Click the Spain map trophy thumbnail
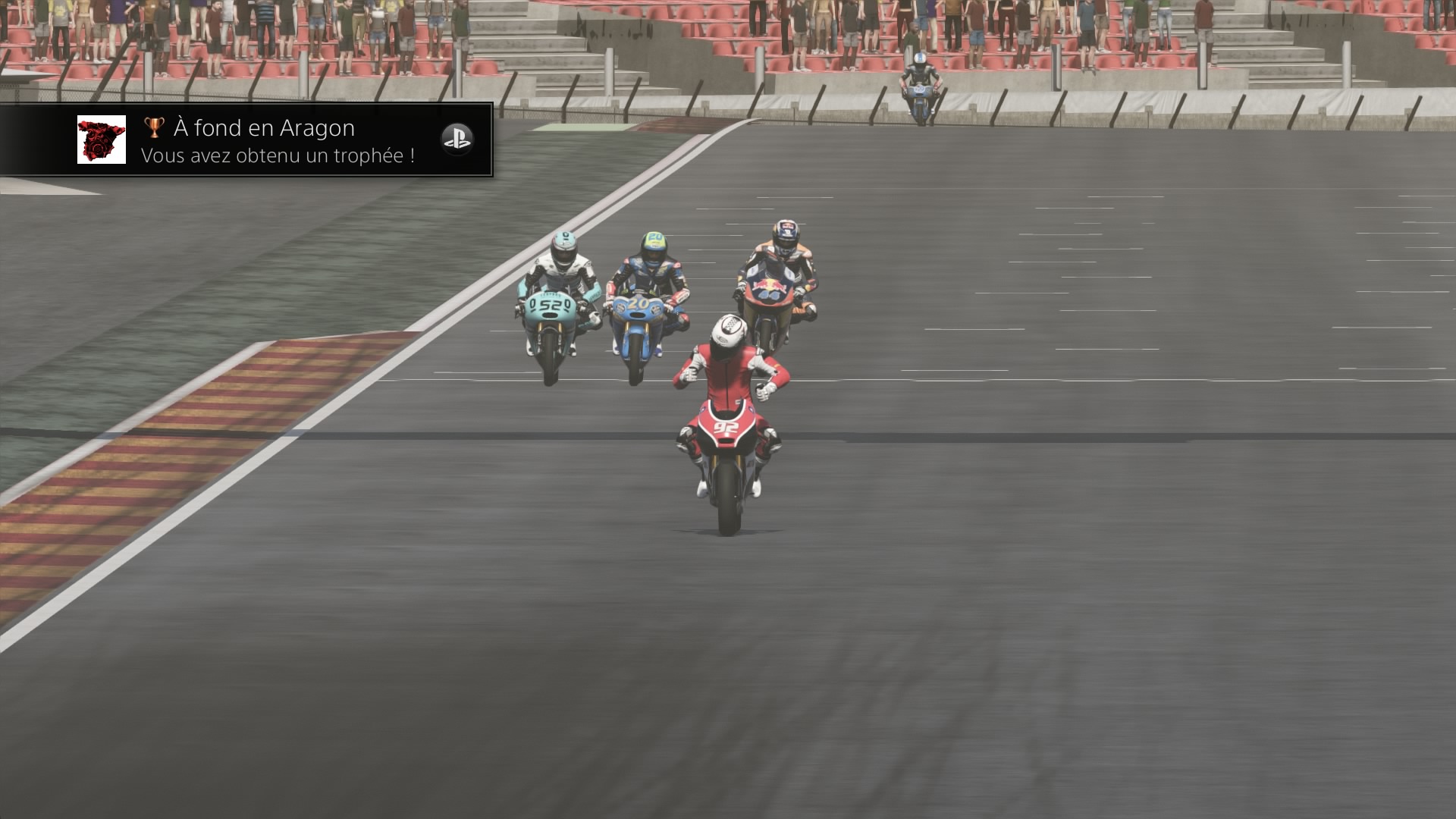The width and height of the screenshot is (1456, 819). coord(102,140)
